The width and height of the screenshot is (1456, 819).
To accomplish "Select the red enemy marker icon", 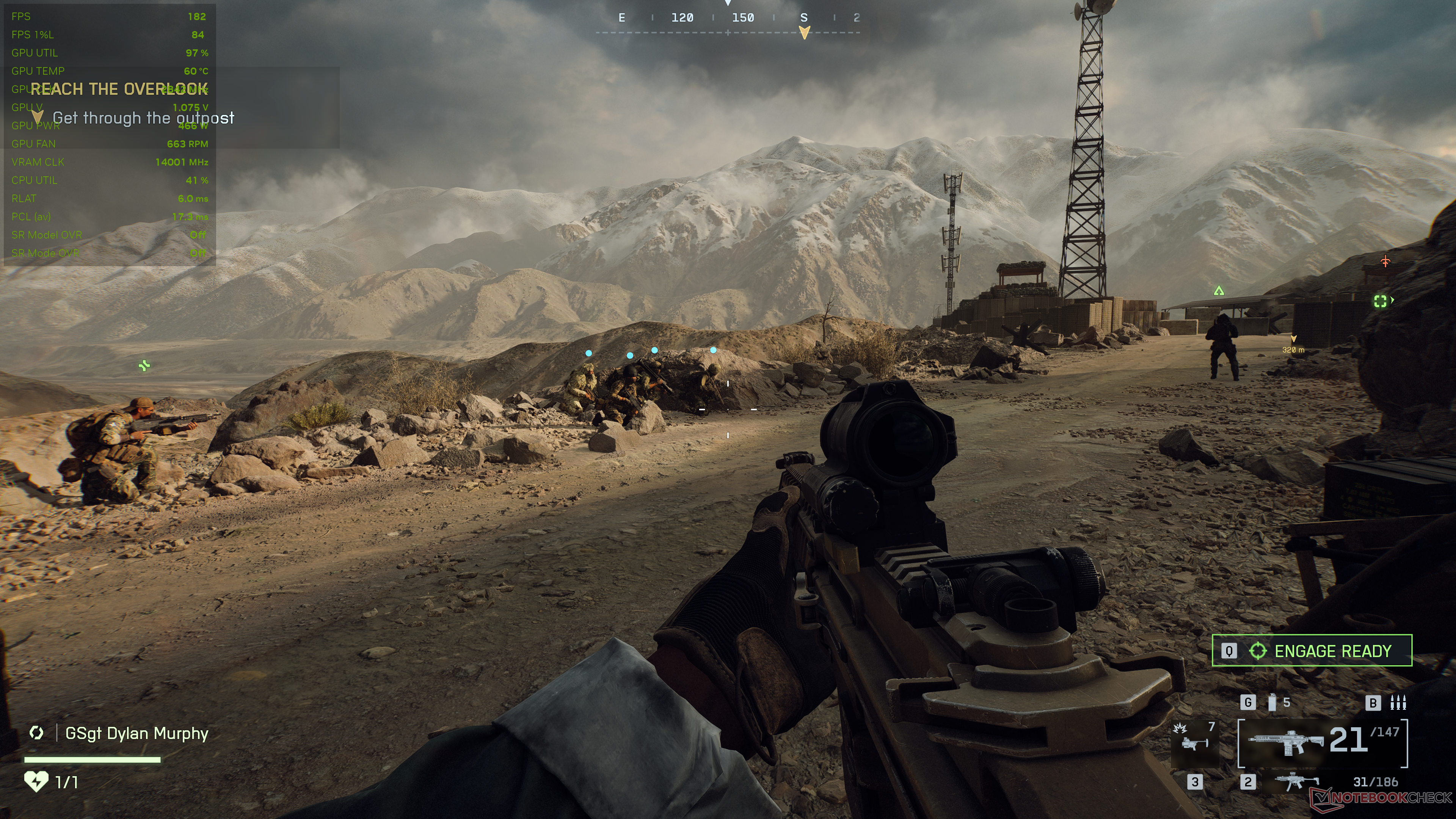I will [x=1385, y=261].
